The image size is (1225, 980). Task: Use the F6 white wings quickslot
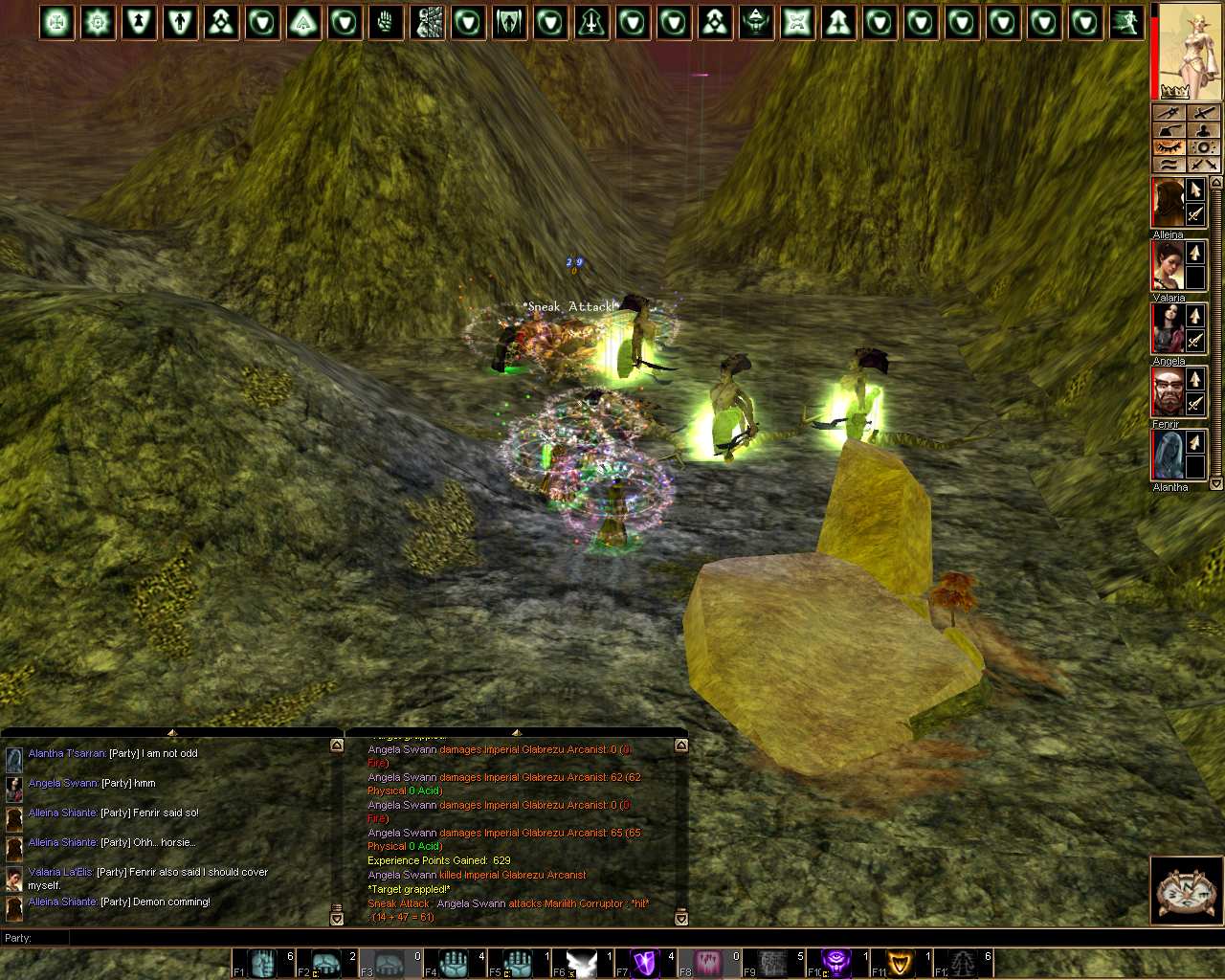[x=581, y=963]
